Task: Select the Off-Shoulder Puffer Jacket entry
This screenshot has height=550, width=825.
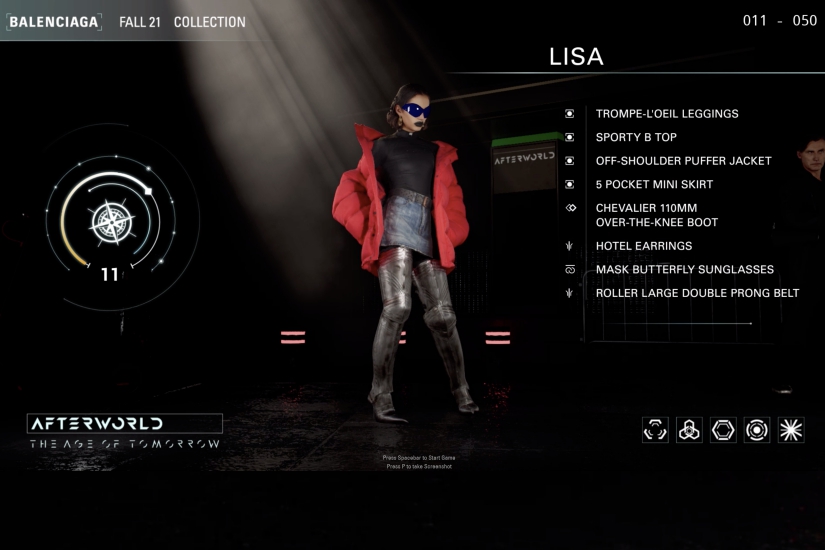Action: [x=683, y=161]
